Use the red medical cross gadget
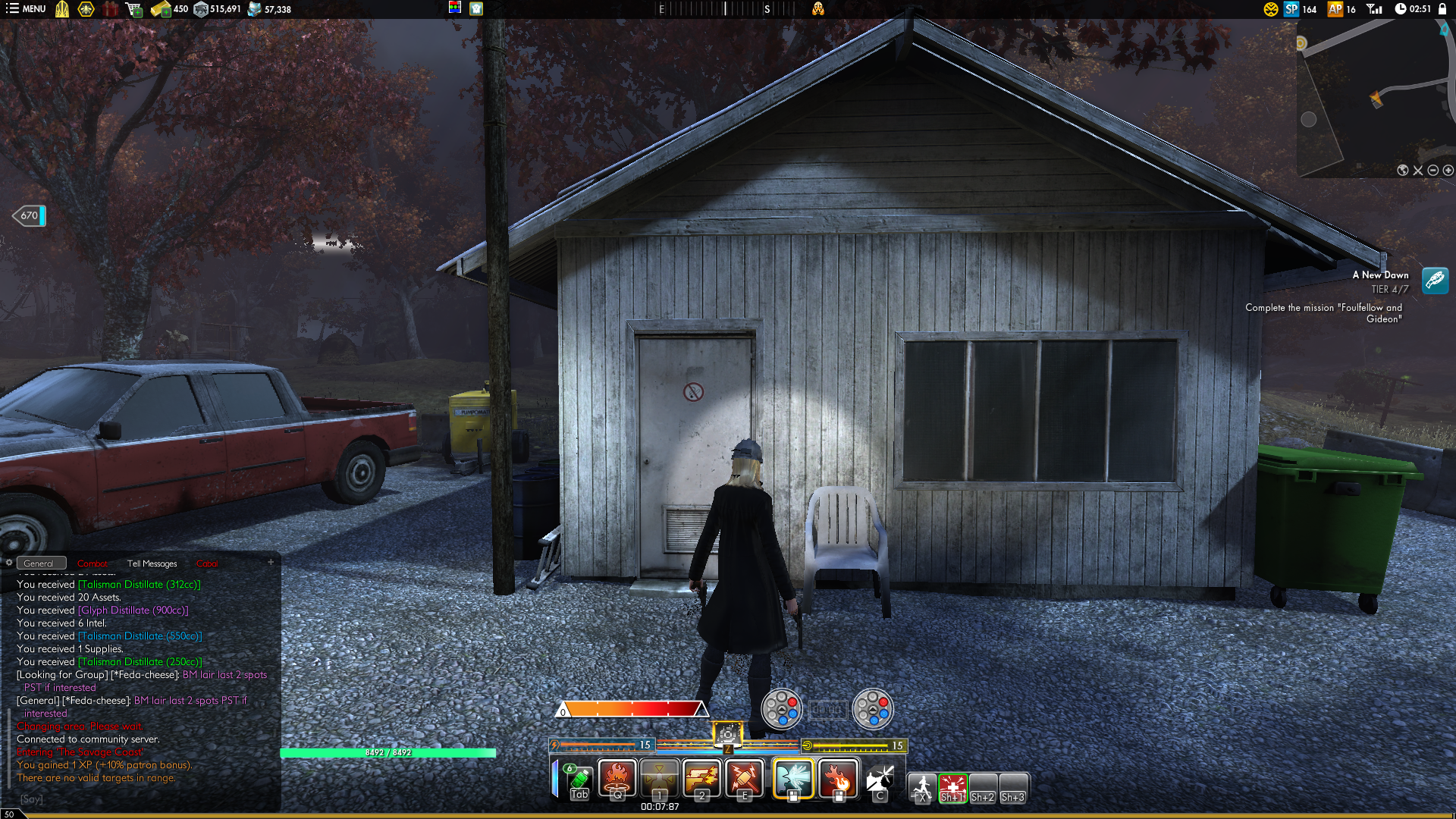The height and width of the screenshot is (819, 1456). point(952,787)
